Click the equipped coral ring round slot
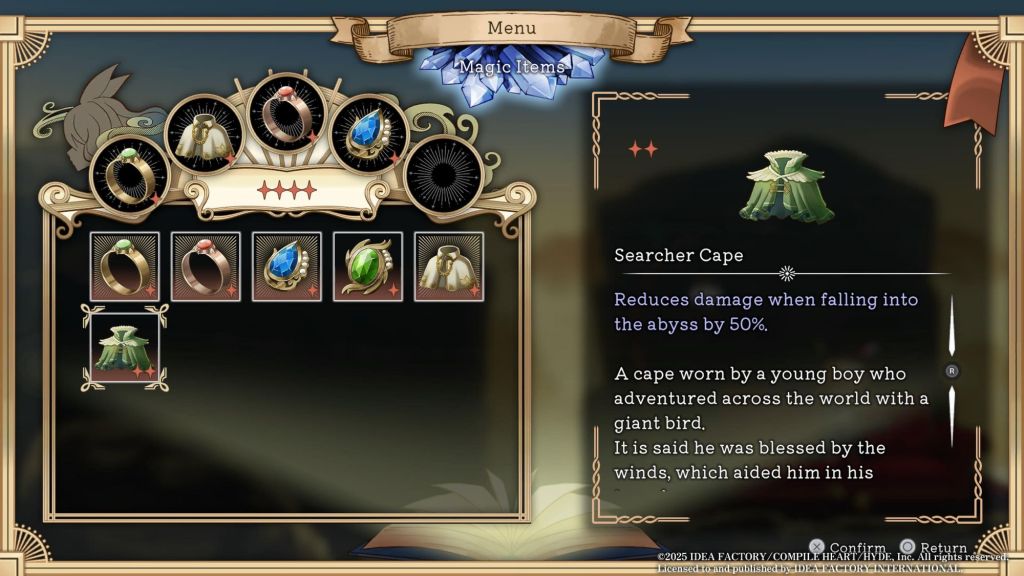The height and width of the screenshot is (576, 1024). [287, 111]
